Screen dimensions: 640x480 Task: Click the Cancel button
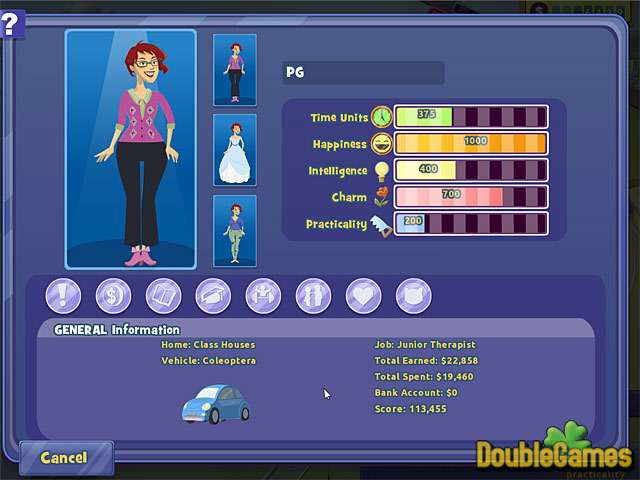[x=63, y=457]
